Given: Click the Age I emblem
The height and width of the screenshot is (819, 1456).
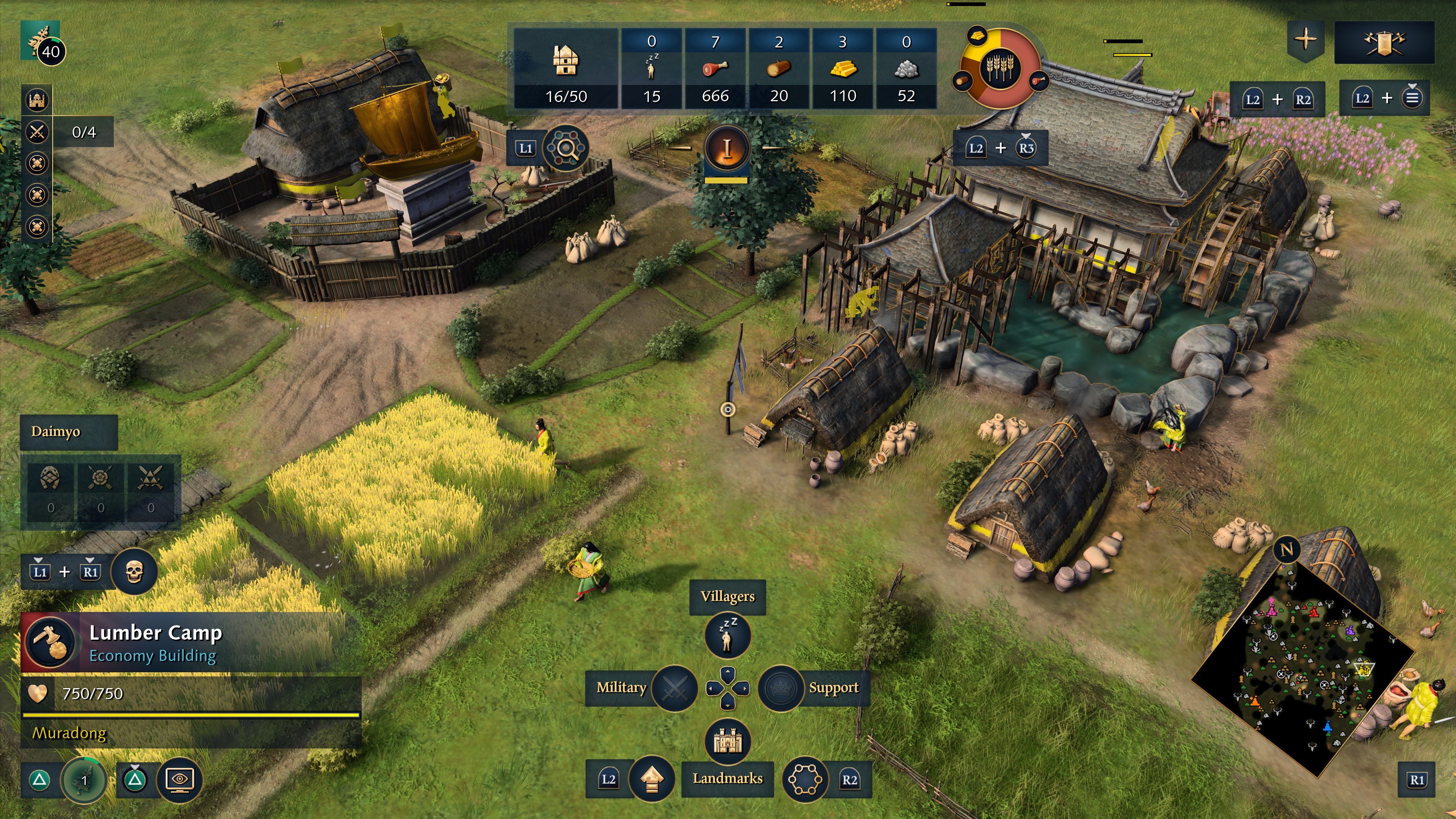Looking at the screenshot, I should pyautogui.click(x=727, y=149).
